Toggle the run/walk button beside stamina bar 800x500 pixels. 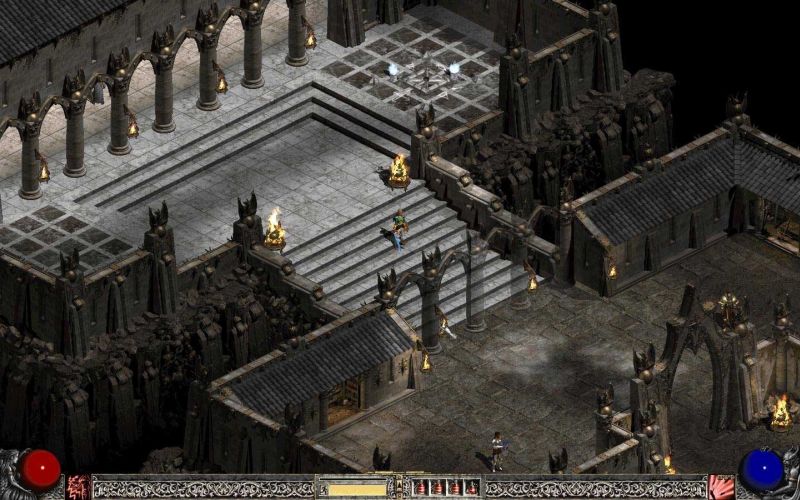(x=322, y=488)
